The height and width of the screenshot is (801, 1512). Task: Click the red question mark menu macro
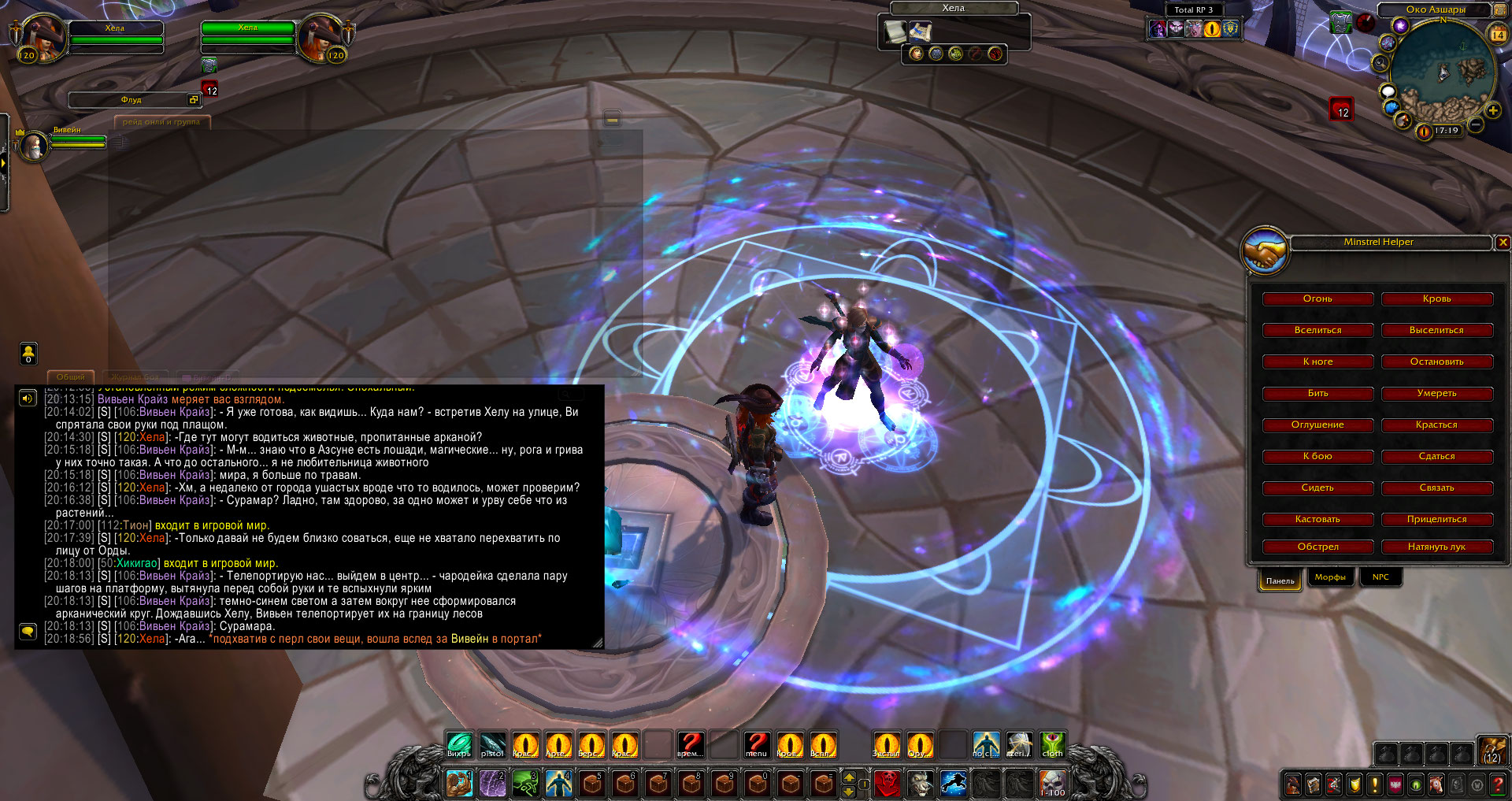(x=757, y=744)
